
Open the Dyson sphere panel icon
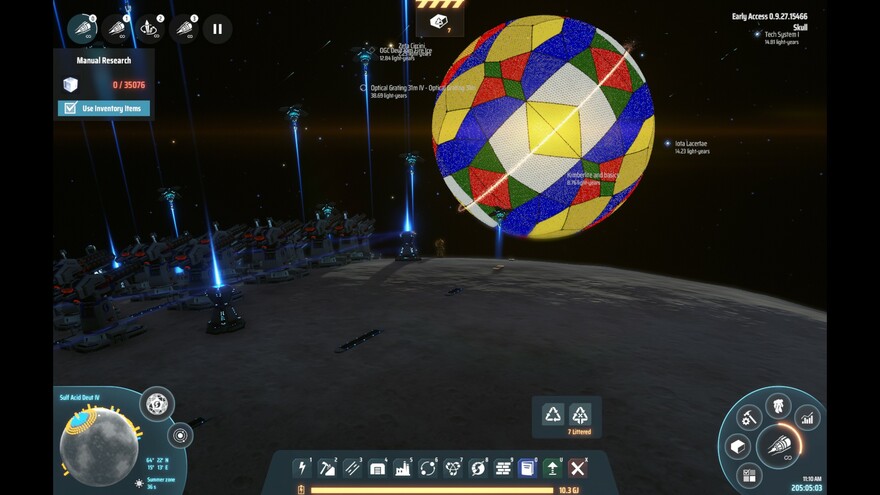(156, 404)
